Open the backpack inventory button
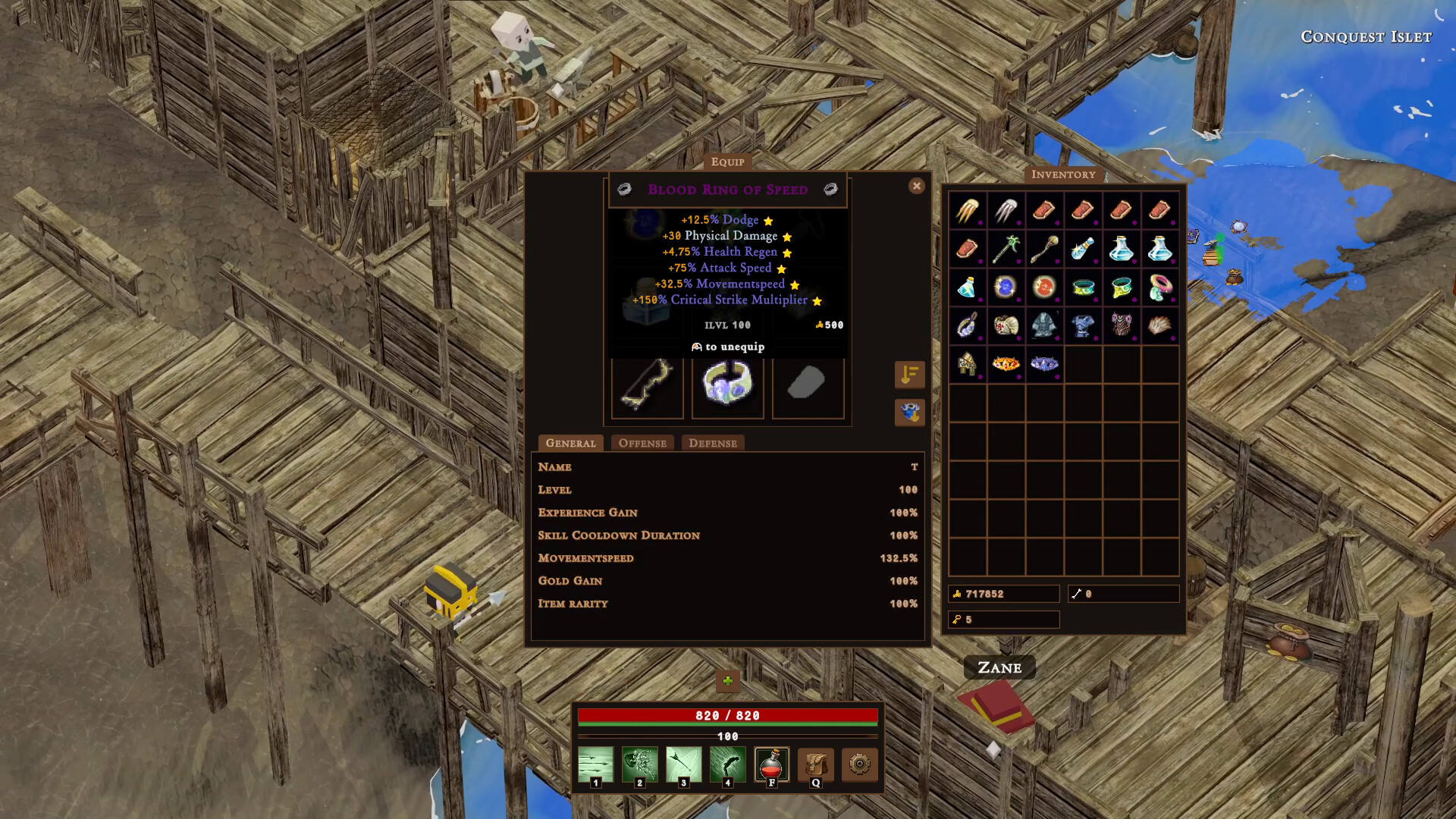1456x819 pixels. (815, 764)
